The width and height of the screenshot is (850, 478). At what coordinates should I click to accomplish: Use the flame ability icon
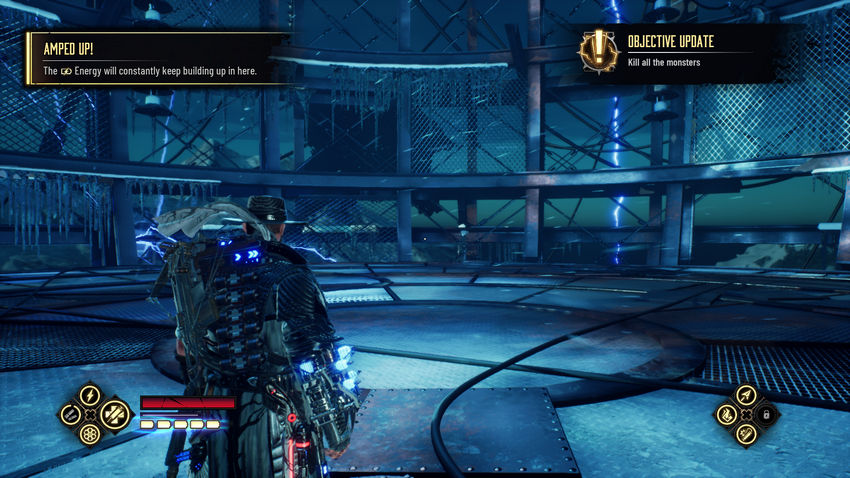(726, 414)
